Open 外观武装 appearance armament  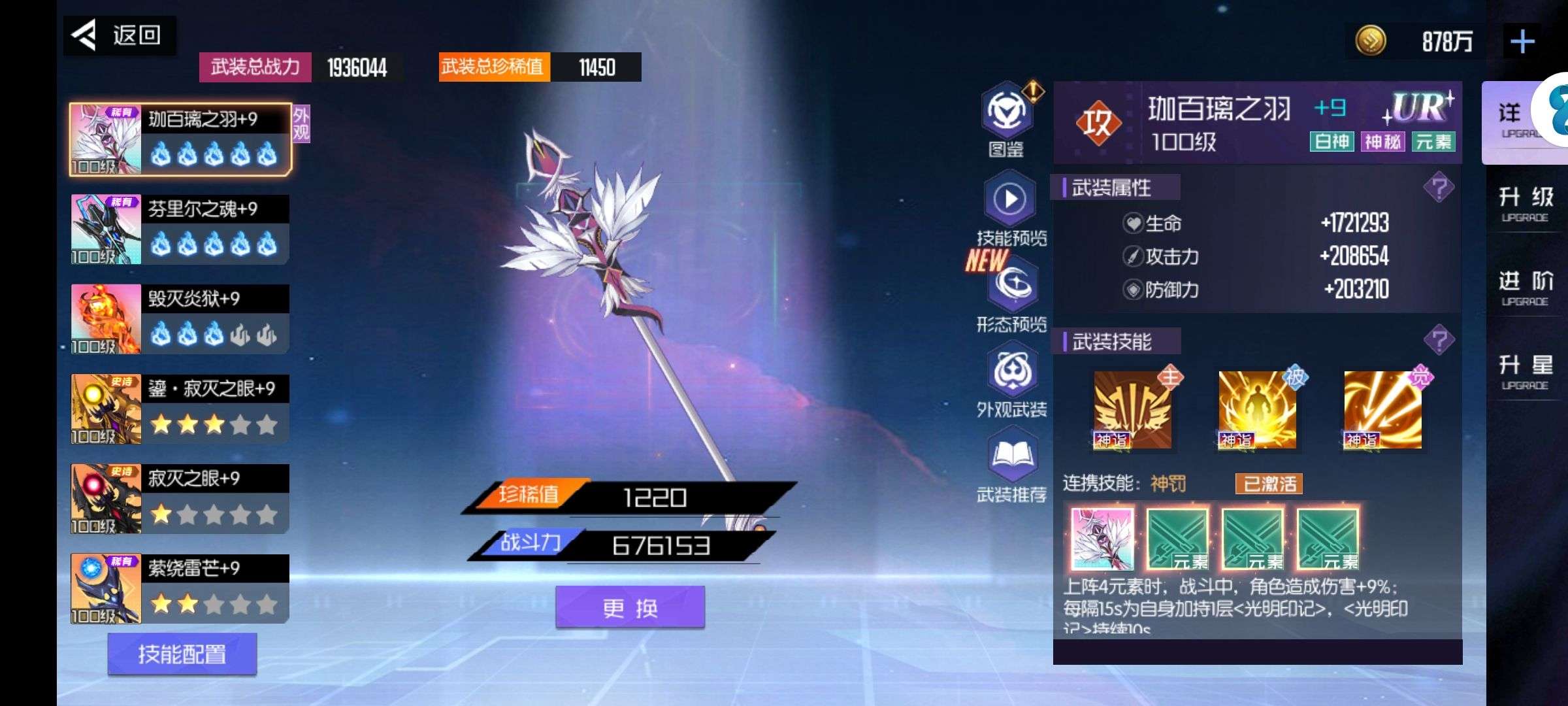(x=1011, y=379)
